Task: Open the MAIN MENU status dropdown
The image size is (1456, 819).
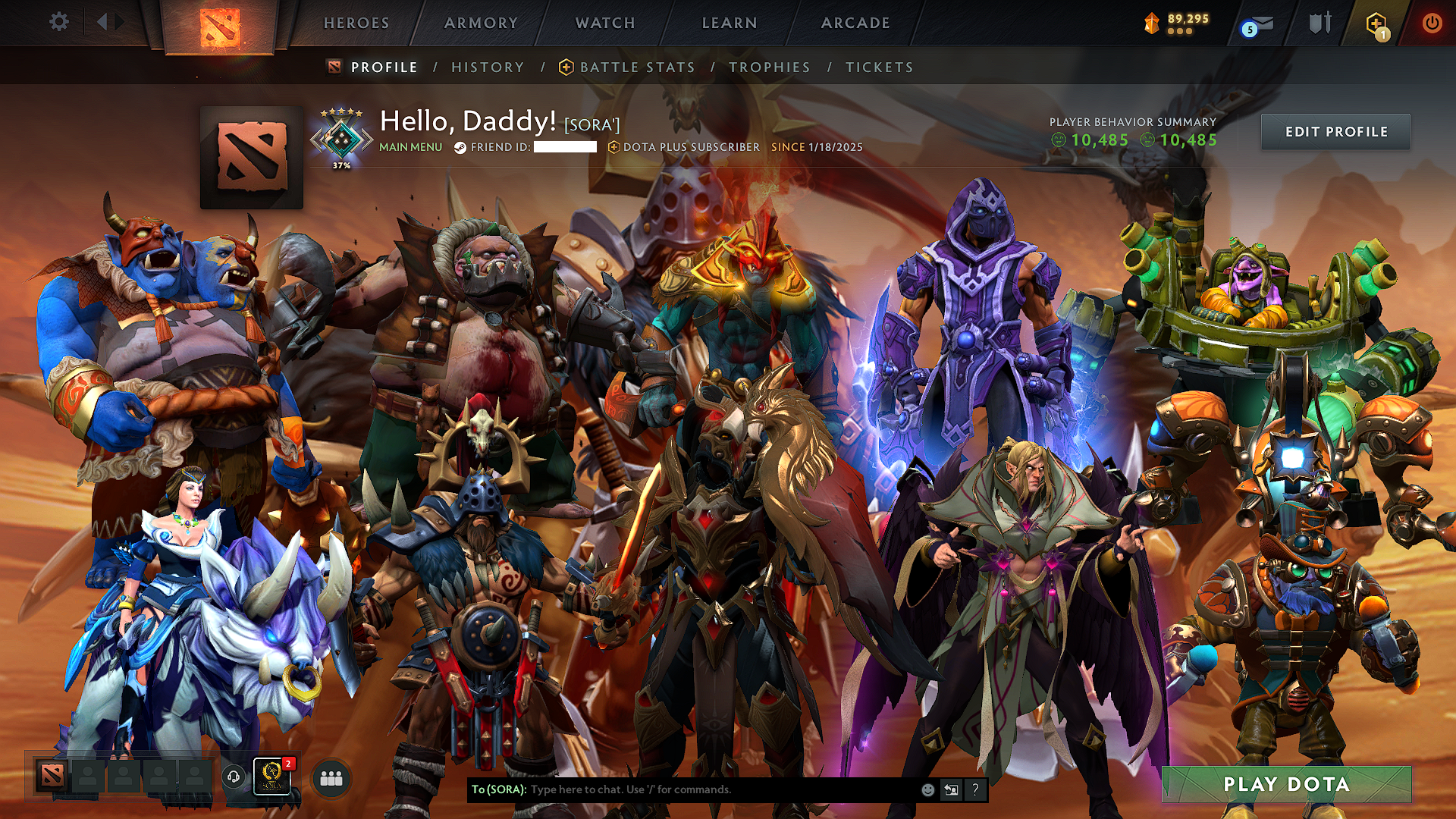Action: pyautogui.click(x=410, y=147)
